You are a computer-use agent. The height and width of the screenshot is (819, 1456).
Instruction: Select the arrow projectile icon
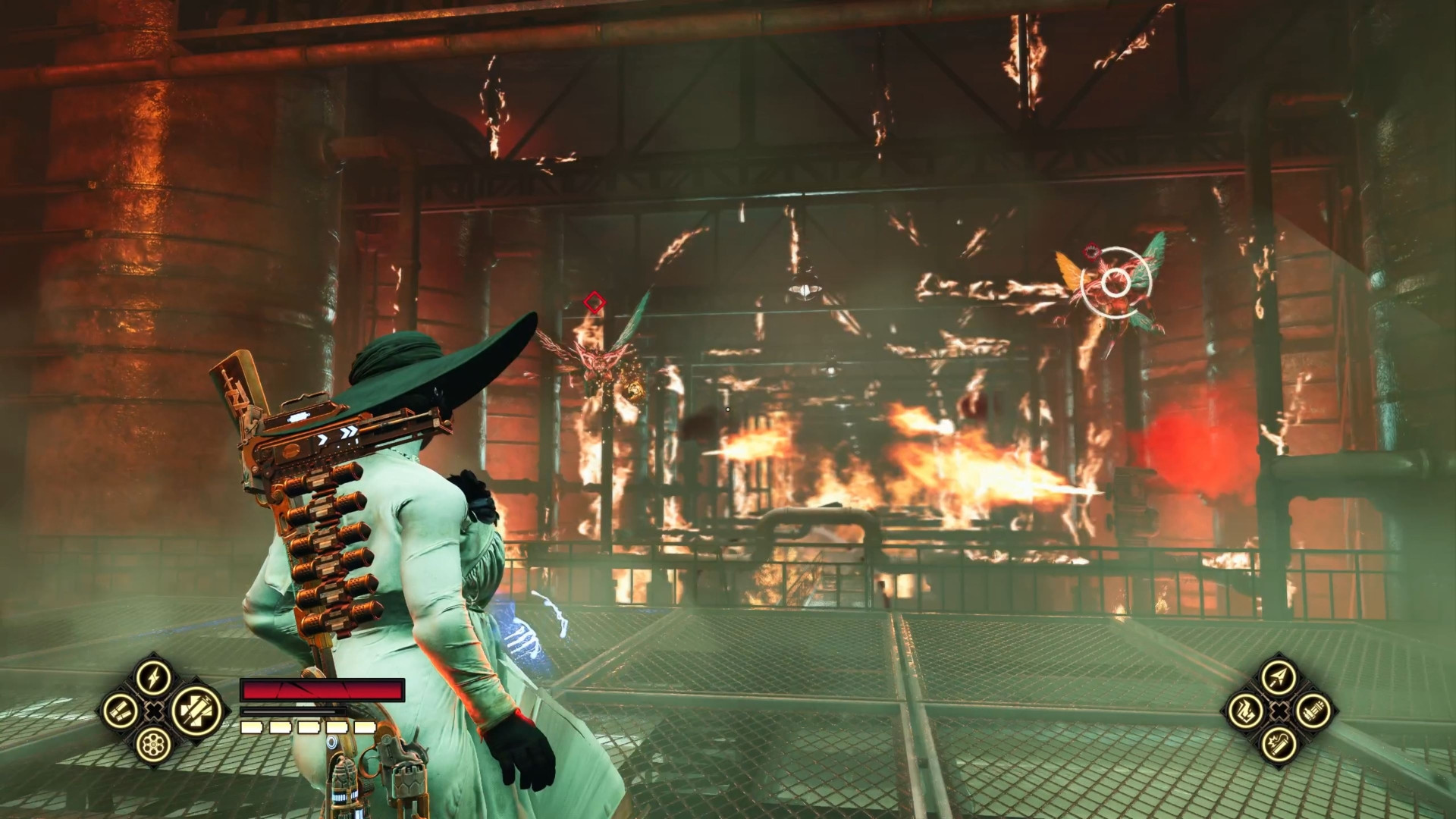1279,677
